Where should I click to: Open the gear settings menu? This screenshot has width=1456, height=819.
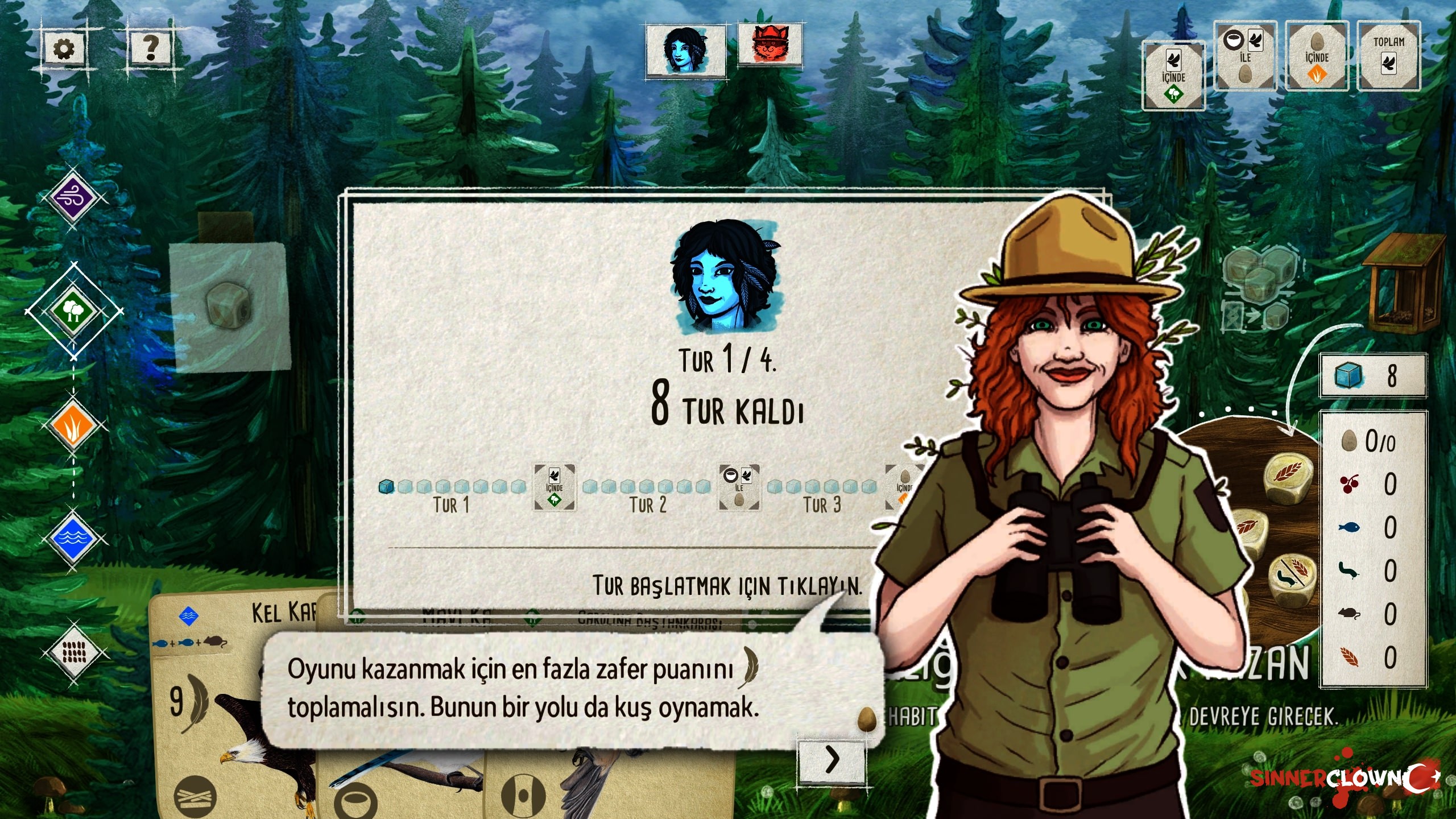click(x=64, y=49)
